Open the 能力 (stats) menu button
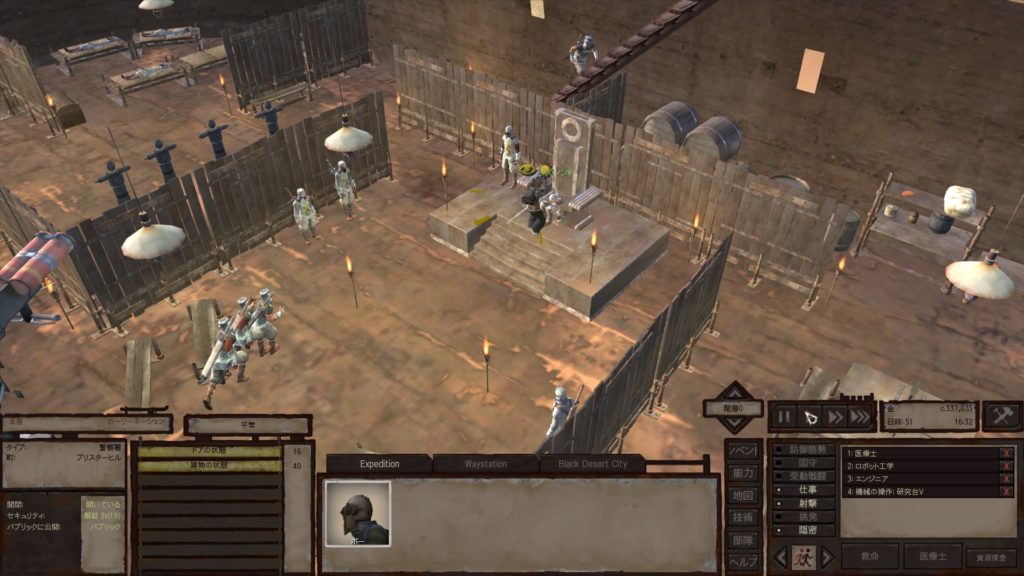Image resolution: width=1024 pixels, height=576 pixels. pyautogui.click(x=742, y=473)
